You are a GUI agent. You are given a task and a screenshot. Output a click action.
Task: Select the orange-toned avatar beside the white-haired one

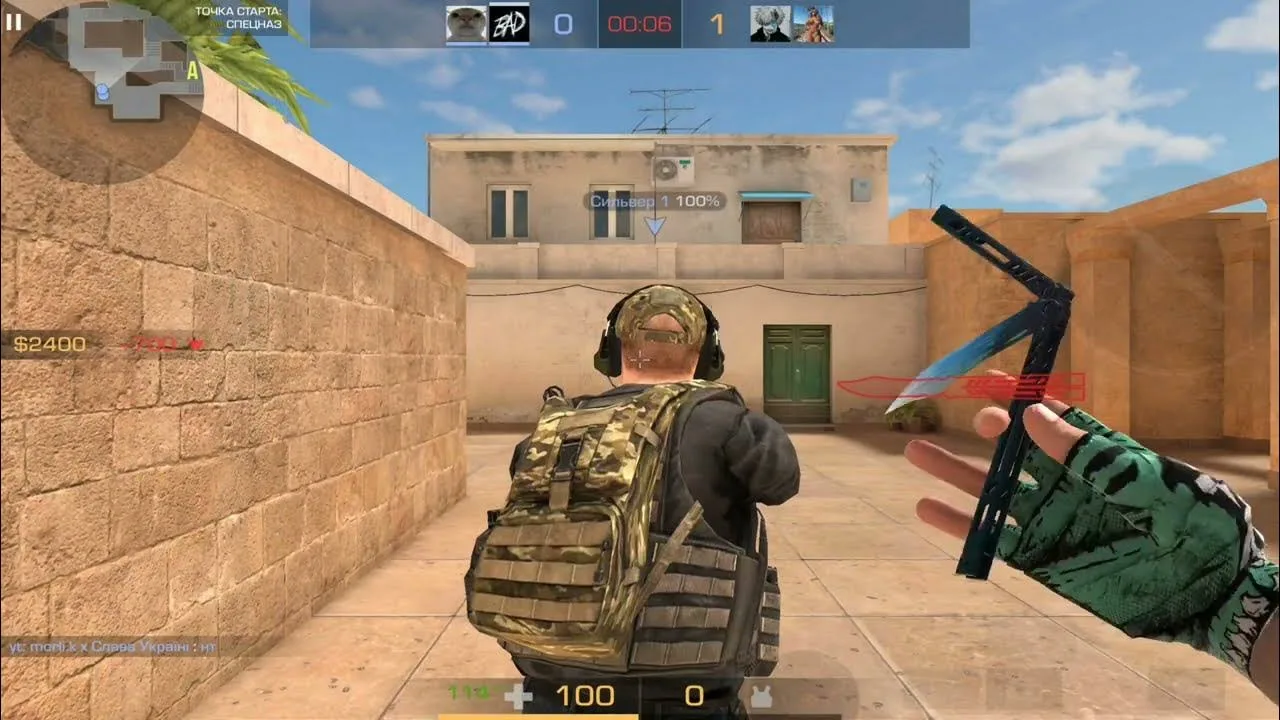click(813, 24)
